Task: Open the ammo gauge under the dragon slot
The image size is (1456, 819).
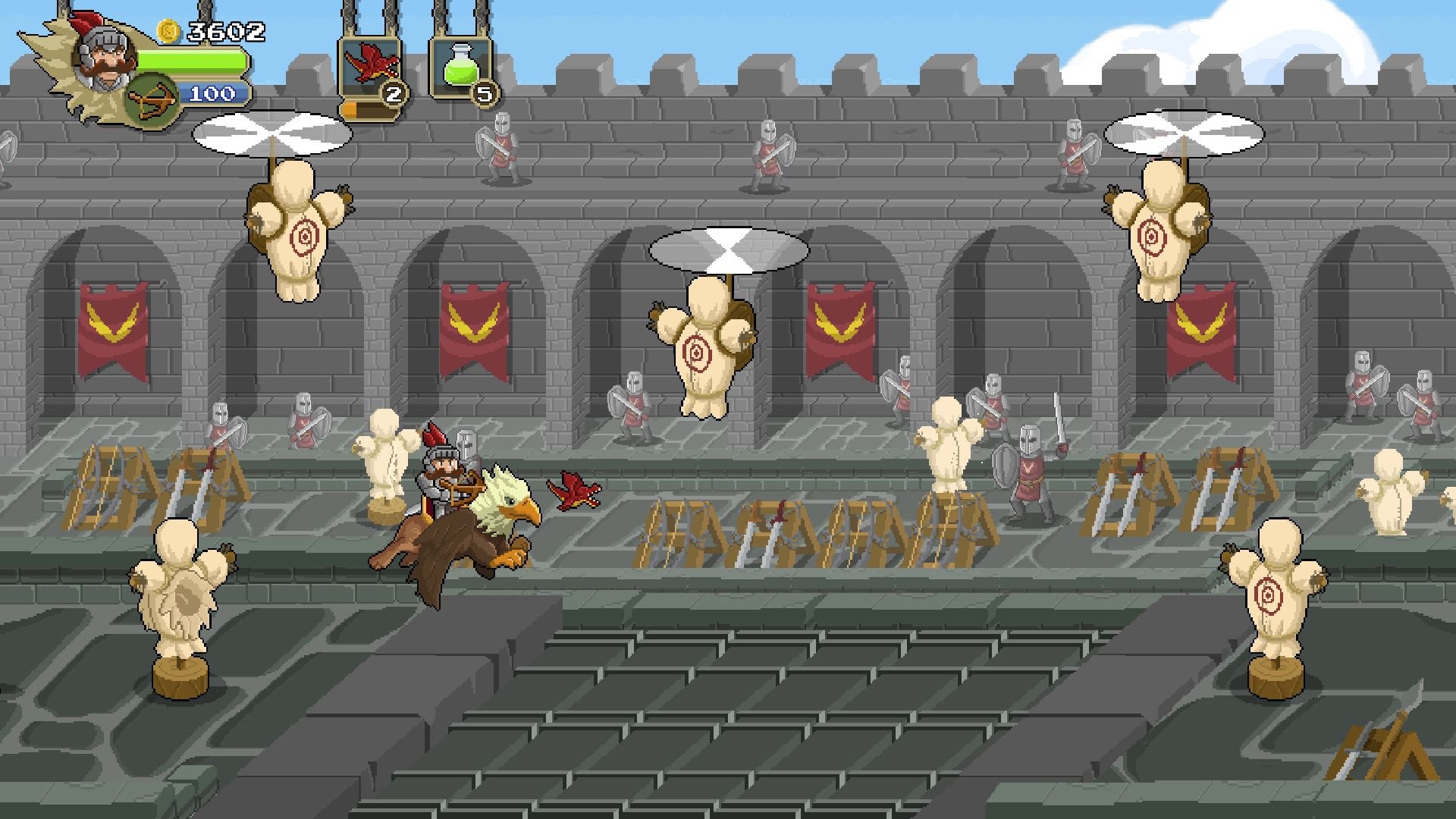Action: point(364,110)
